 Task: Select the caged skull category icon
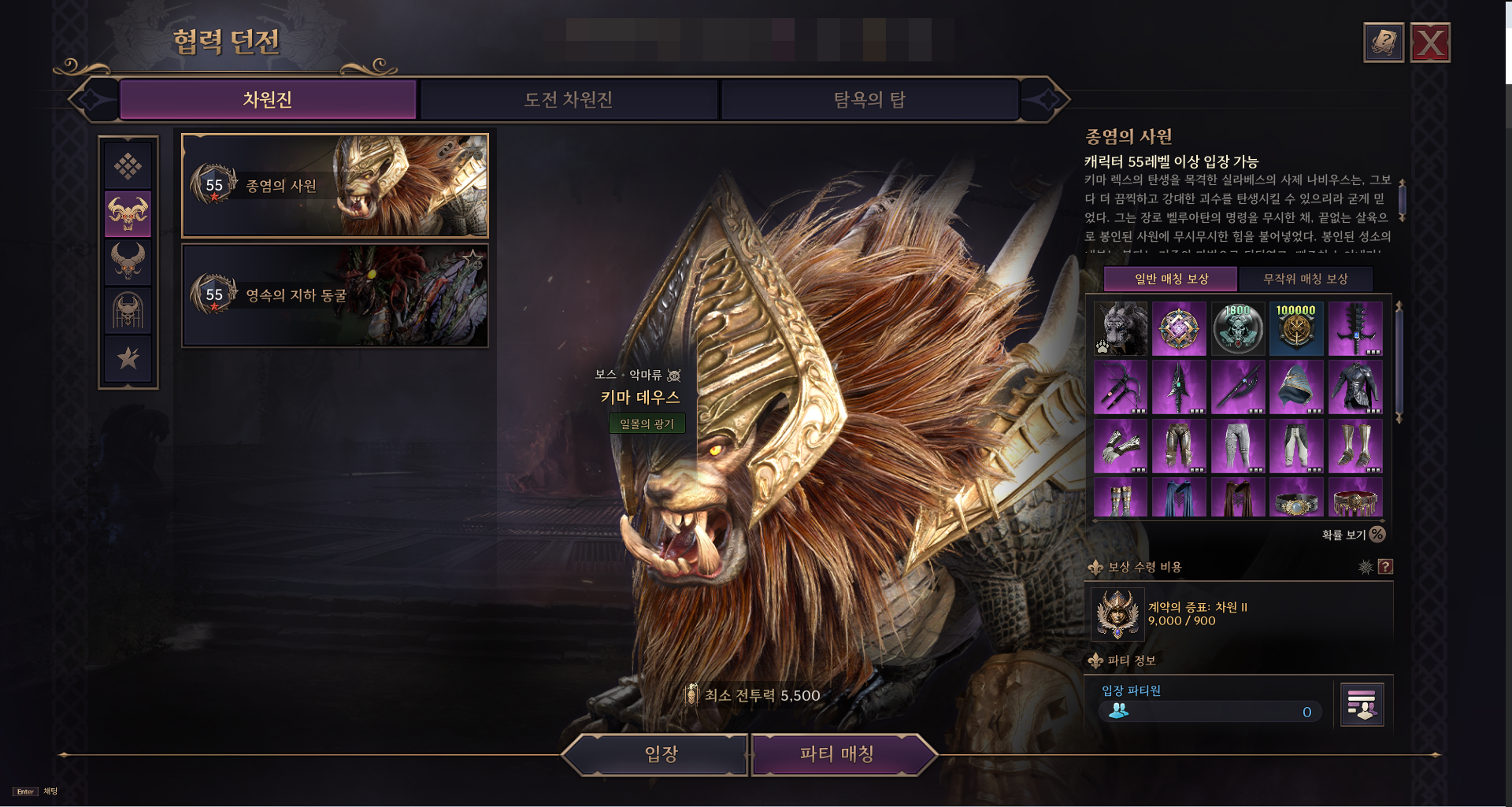click(128, 310)
